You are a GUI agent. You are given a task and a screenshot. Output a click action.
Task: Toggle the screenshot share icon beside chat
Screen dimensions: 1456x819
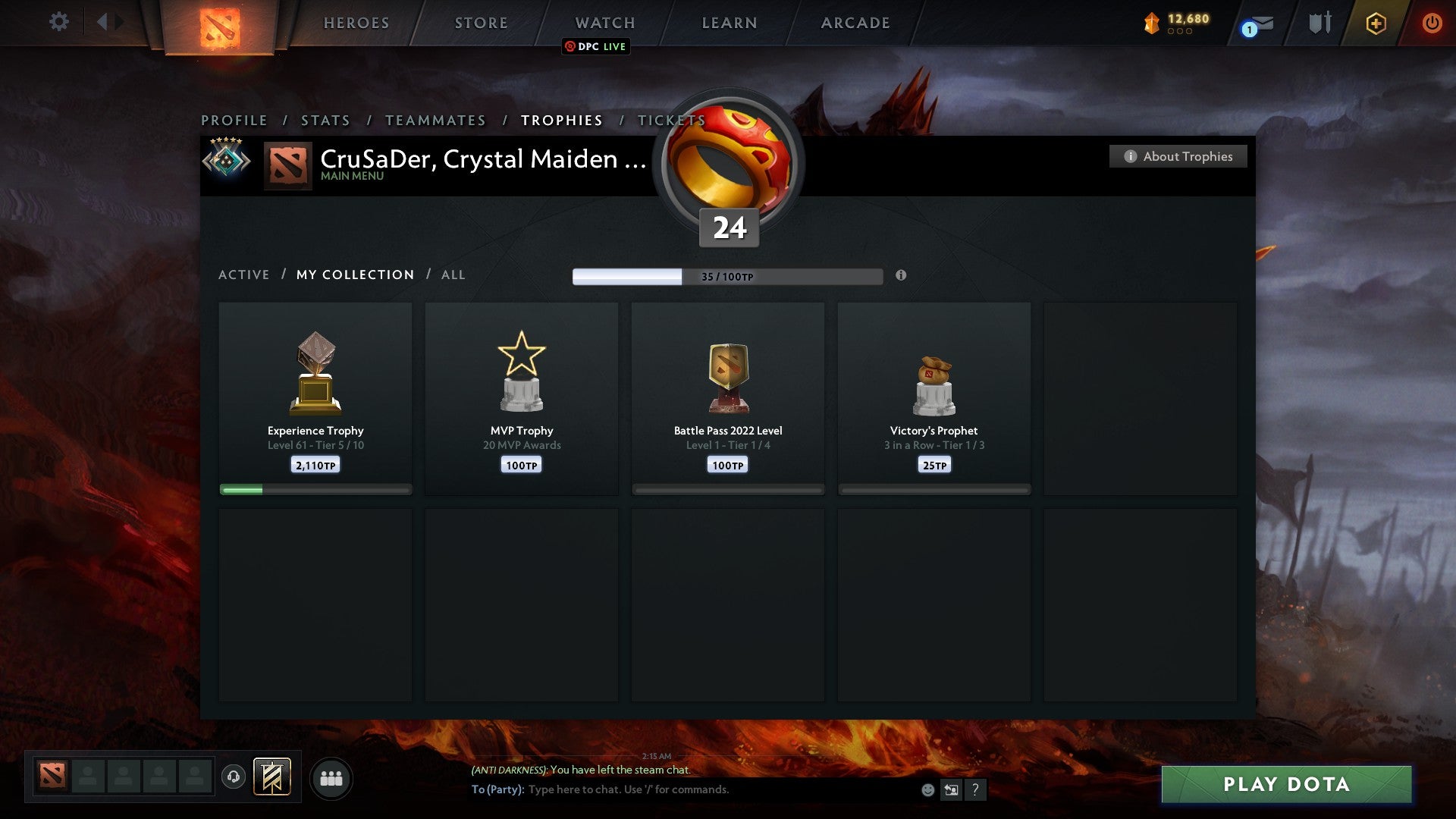952,789
